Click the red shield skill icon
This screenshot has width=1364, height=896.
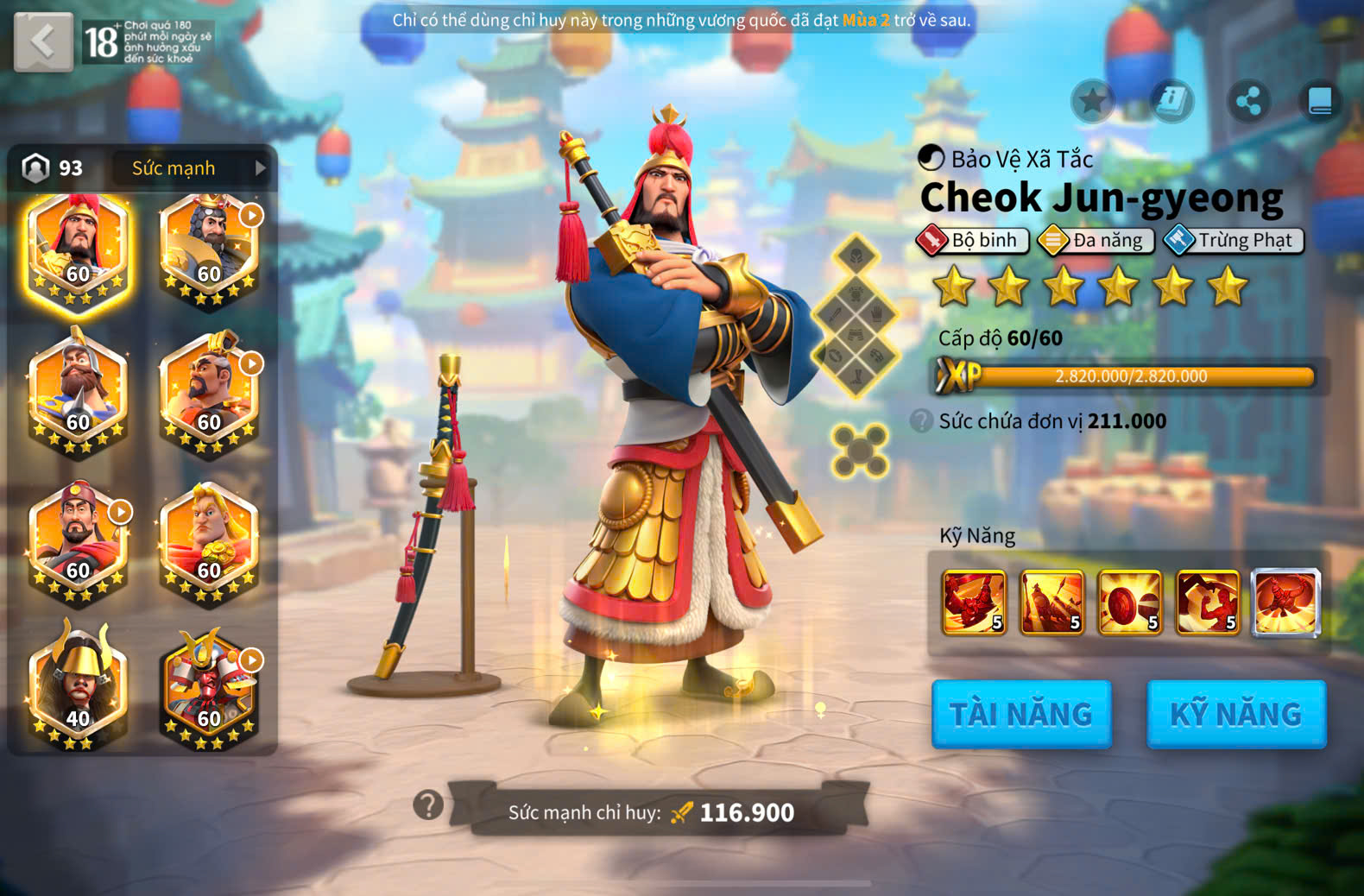click(1129, 602)
